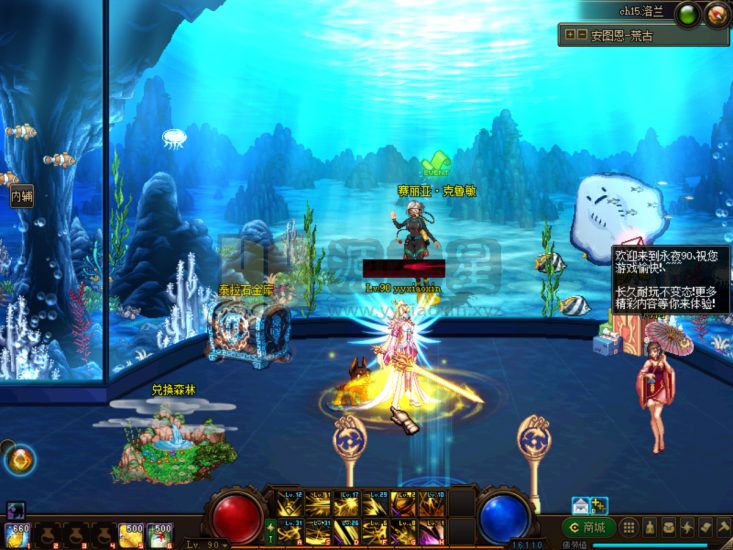733x550 pixels.
Task: Activate the Lv.25 skill icon
Action: tap(376, 502)
